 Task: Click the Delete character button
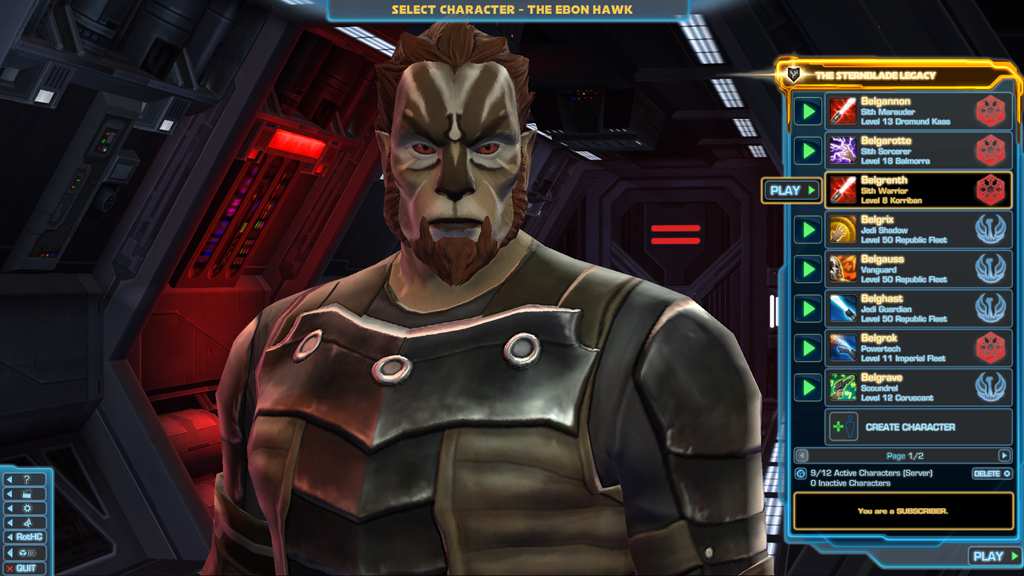pyautogui.click(x=991, y=474)
